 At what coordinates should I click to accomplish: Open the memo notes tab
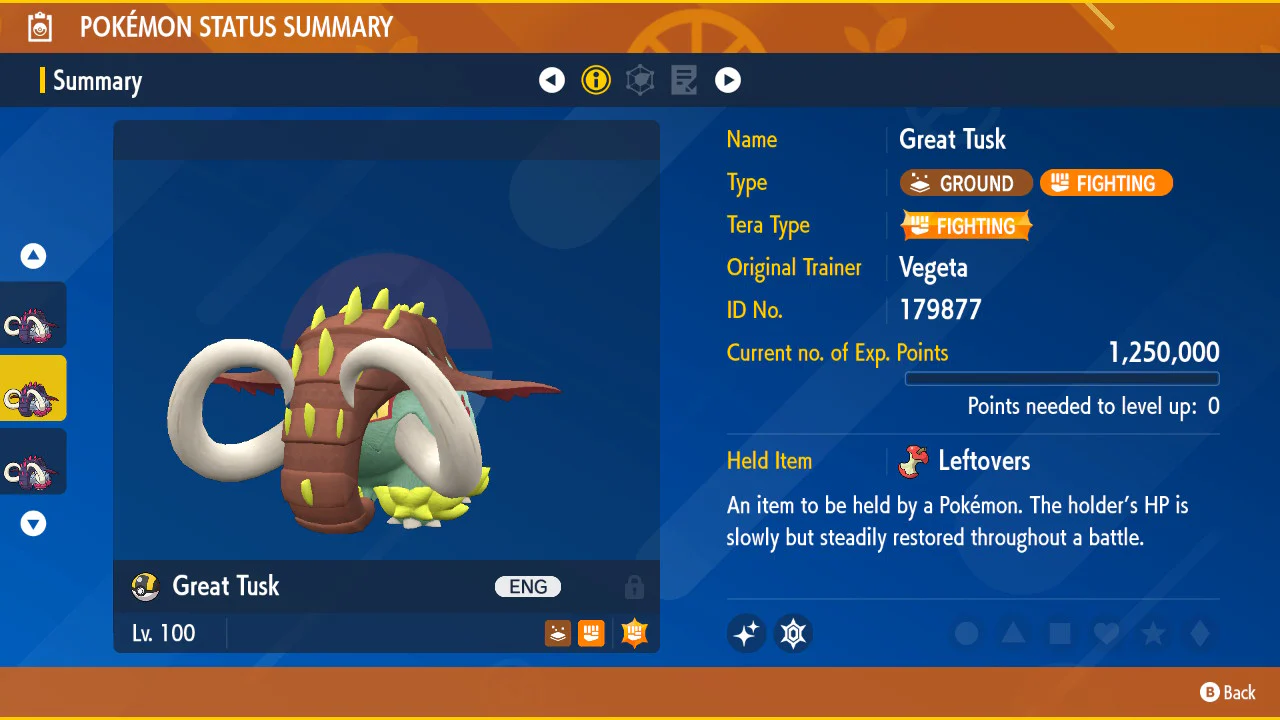click(x=684, y=80)
